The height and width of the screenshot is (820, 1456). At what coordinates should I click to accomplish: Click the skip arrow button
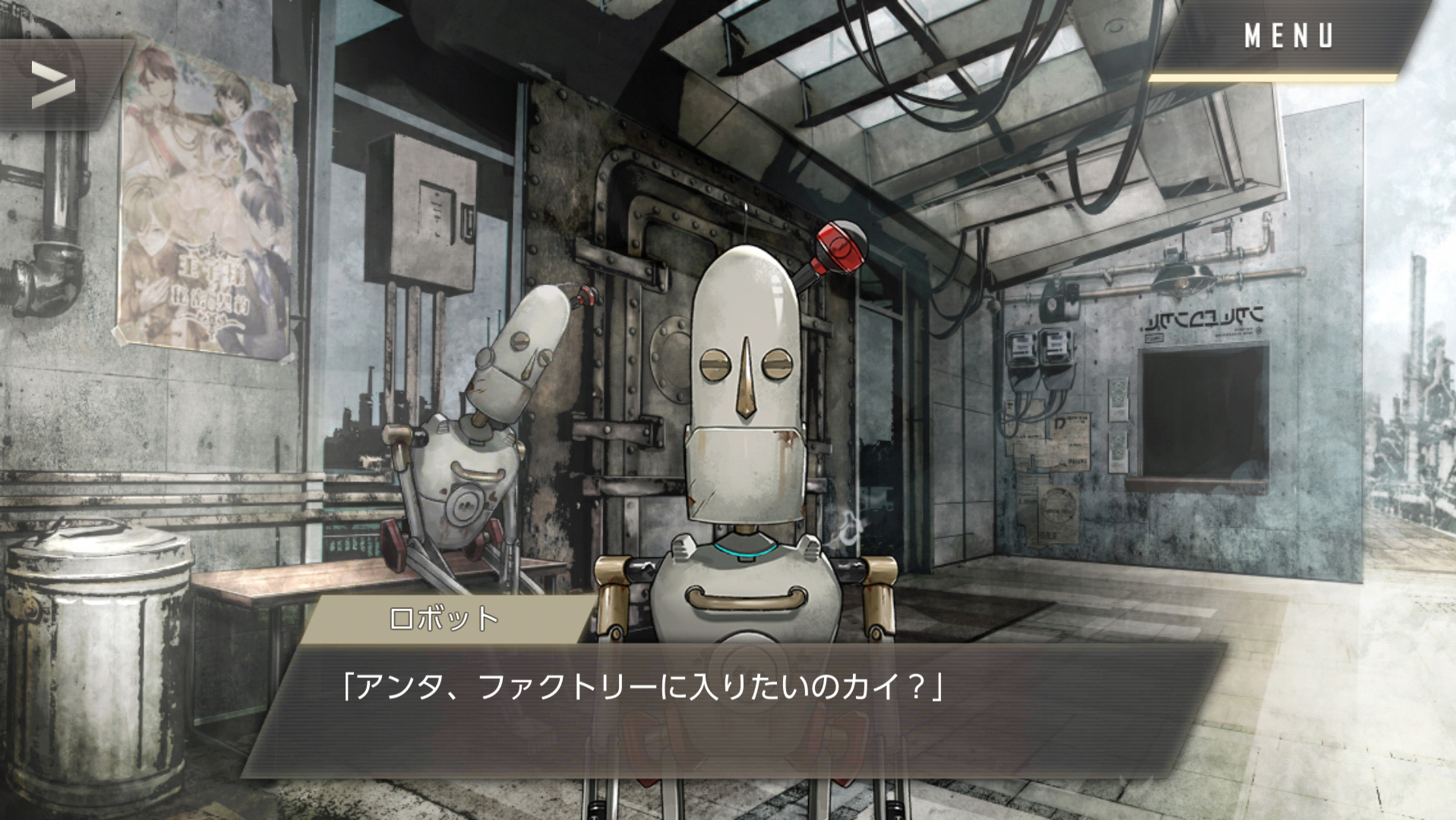(x=53, y=84)
